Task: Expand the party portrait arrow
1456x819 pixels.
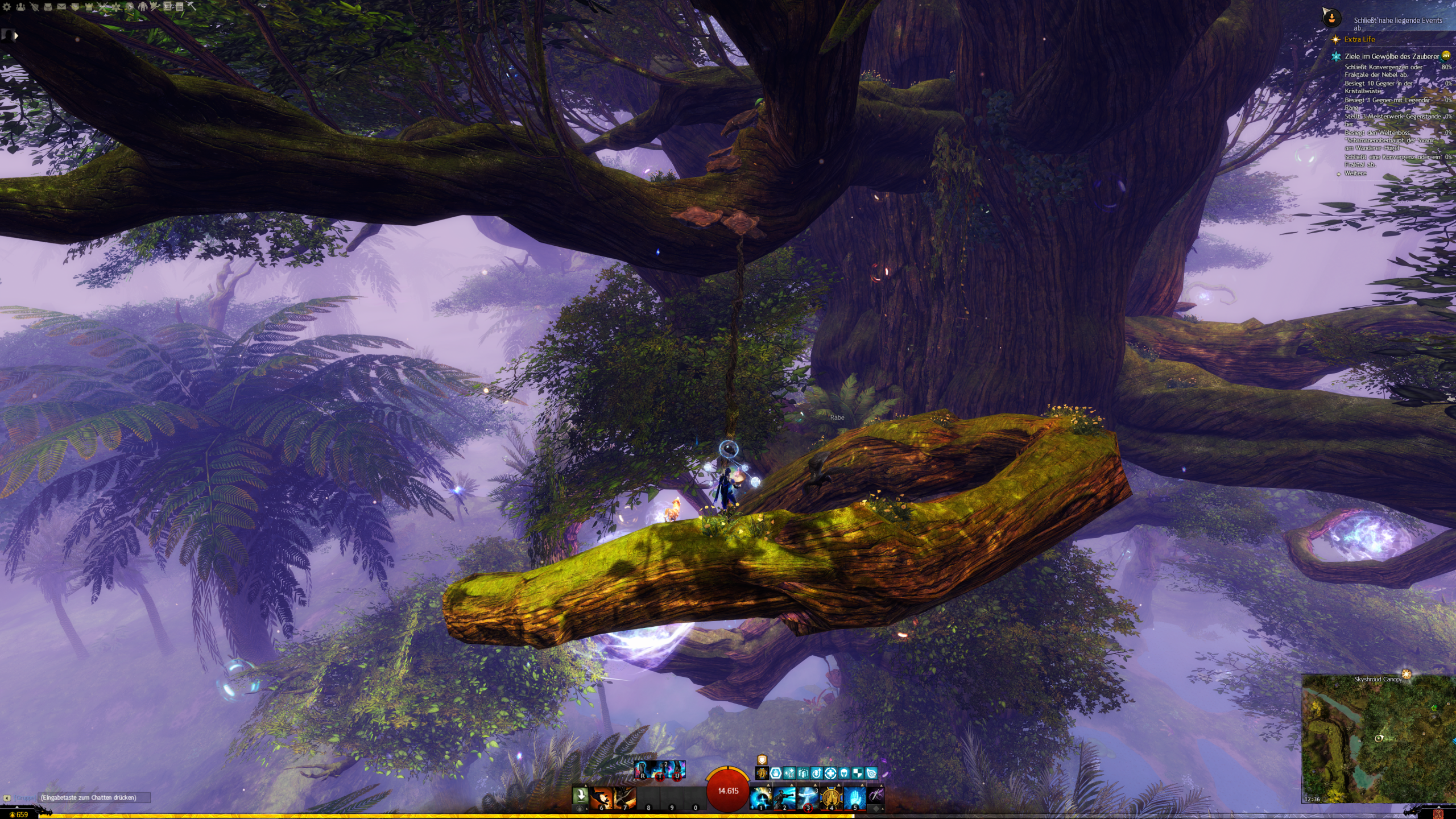Action: click(16, 35)
